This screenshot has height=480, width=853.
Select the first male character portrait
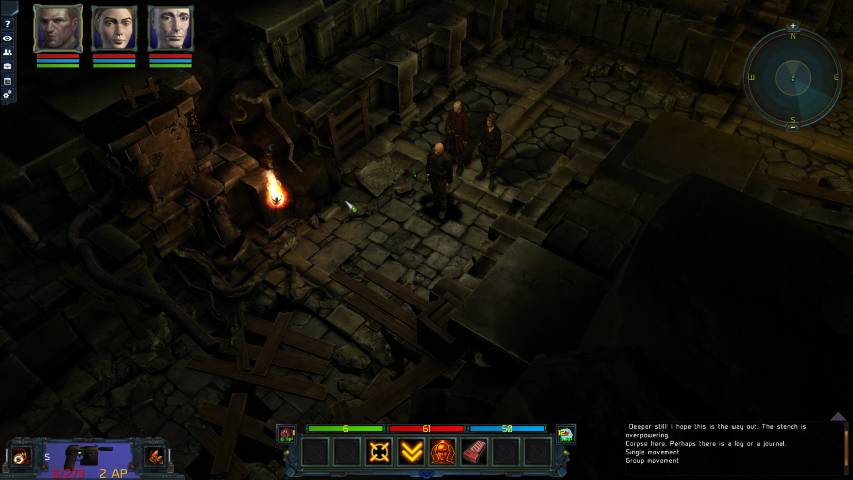coord(57,28)
